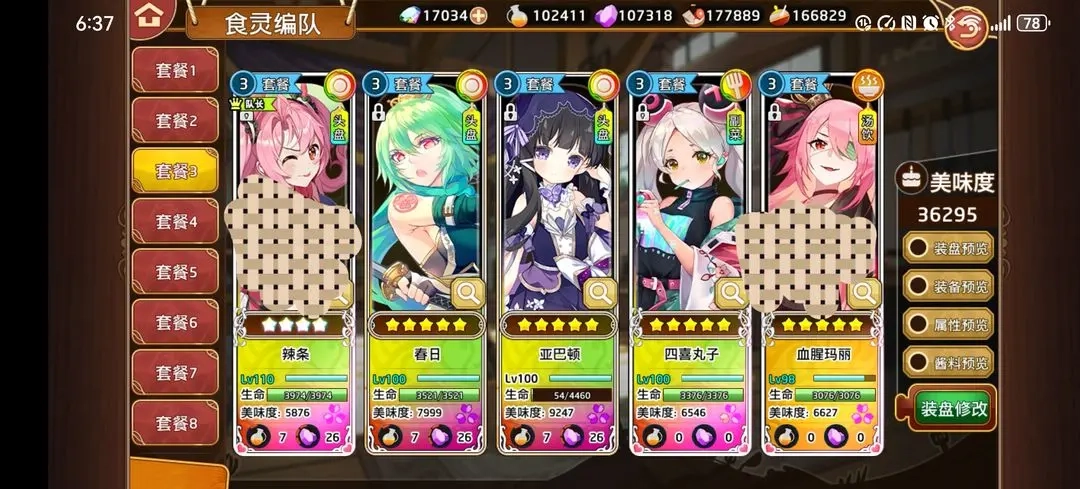
Task: Show the 装备预览 equipment preview
Action: [x=949, y=286]
